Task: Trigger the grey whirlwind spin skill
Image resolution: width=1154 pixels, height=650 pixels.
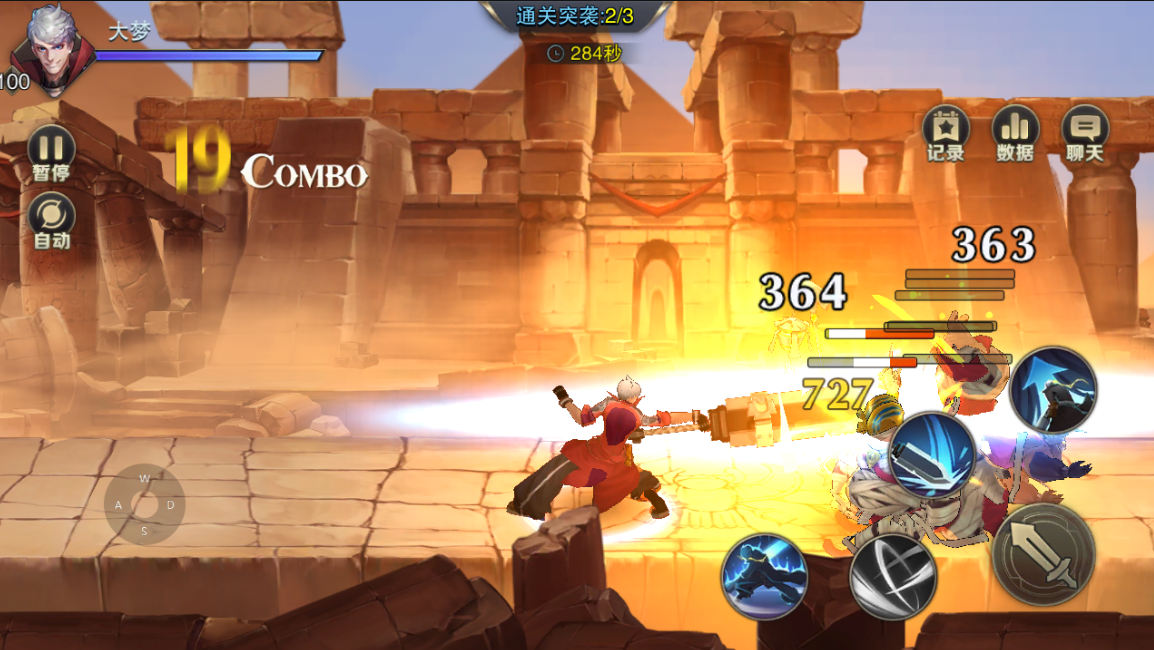Action: click(893, 576)
